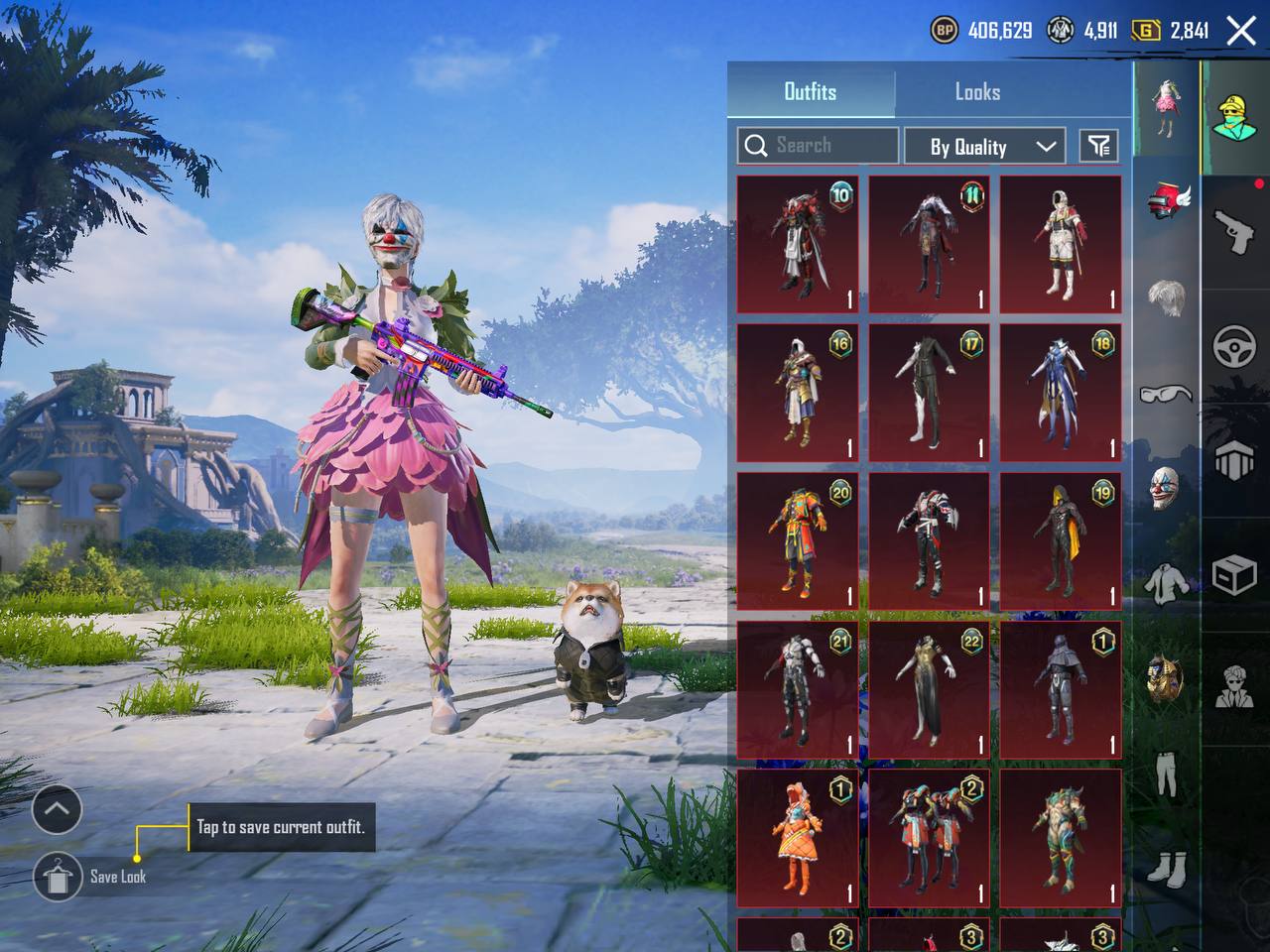Pick the orange dress outfit
Viewport: 1270px width, 952px height.
(x=797, y=839)
